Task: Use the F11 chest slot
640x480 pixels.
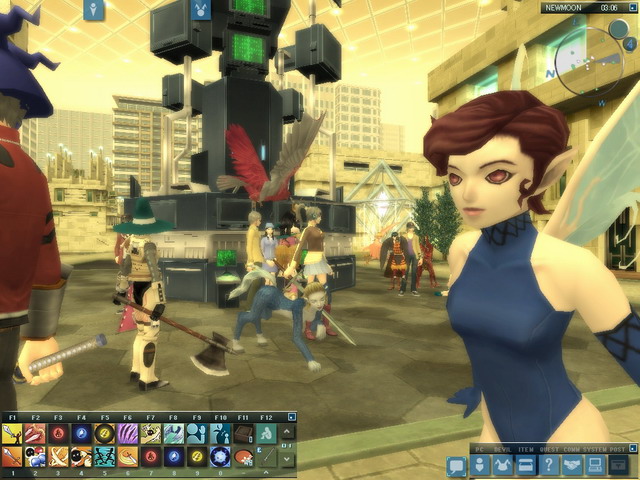Action: coord(243,433)
